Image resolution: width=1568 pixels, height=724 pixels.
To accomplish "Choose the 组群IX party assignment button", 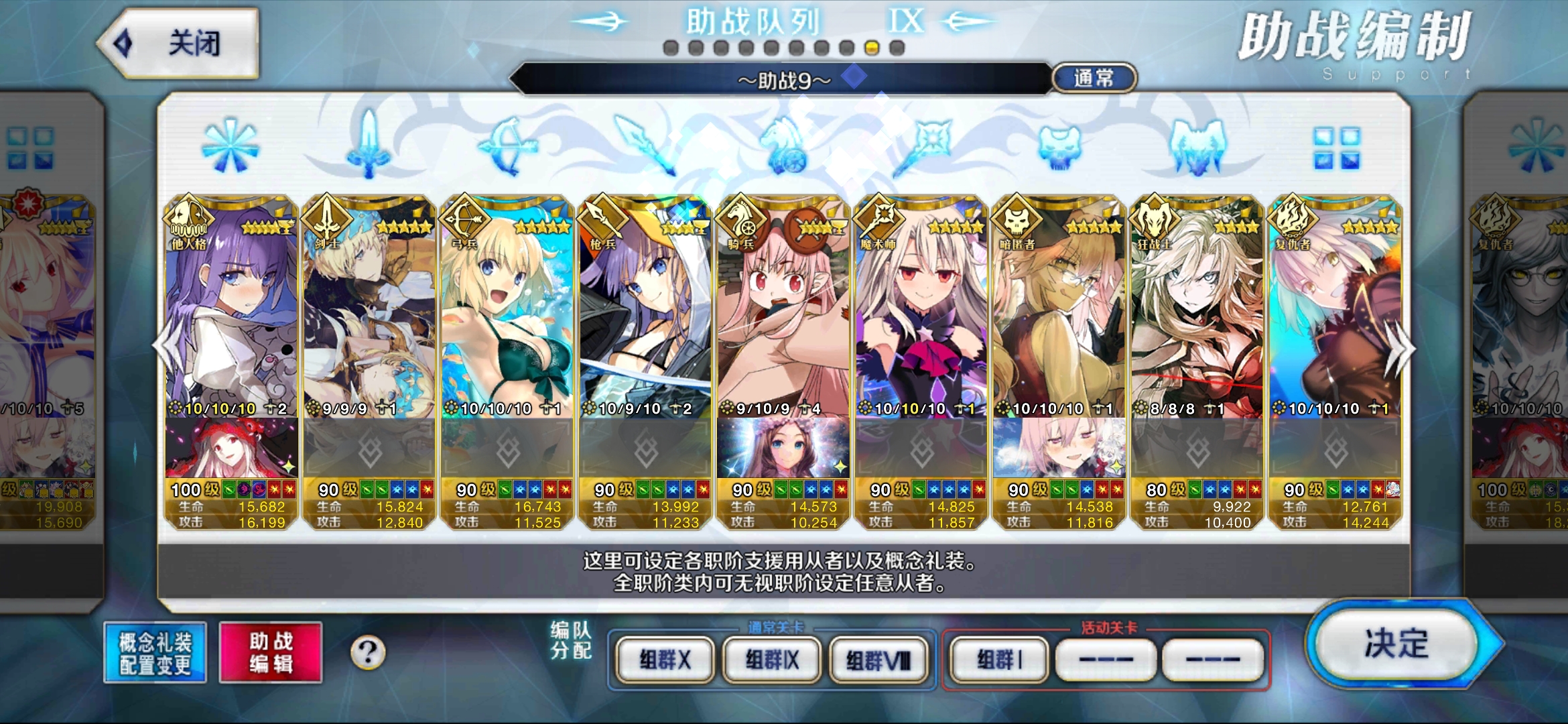I will click(772, 660).
